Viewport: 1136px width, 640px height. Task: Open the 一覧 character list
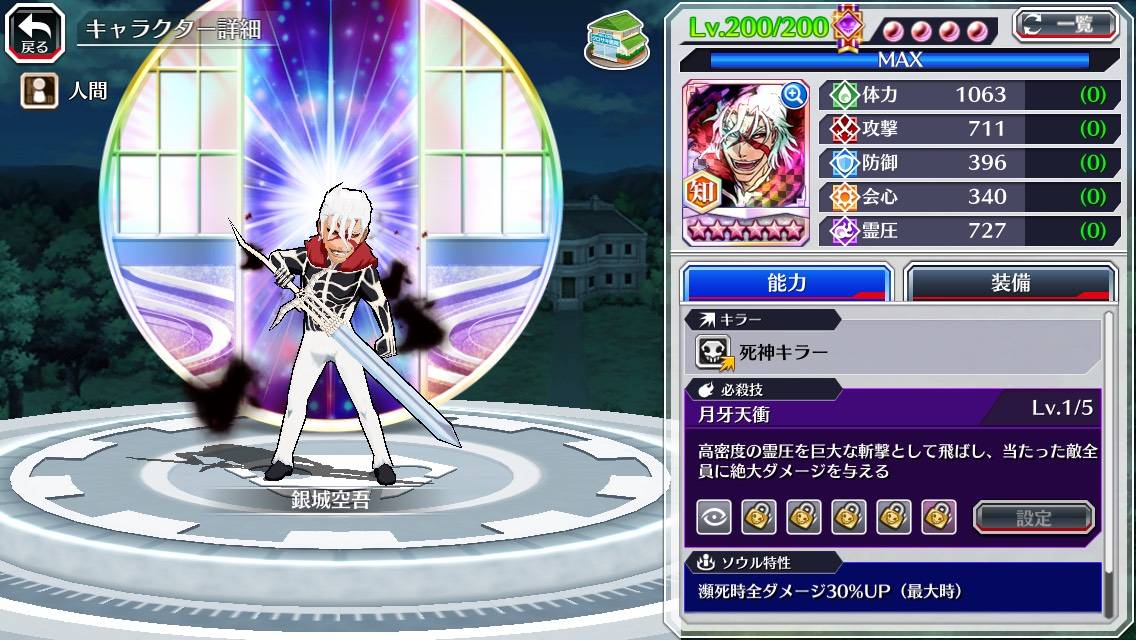[1065, 25]
